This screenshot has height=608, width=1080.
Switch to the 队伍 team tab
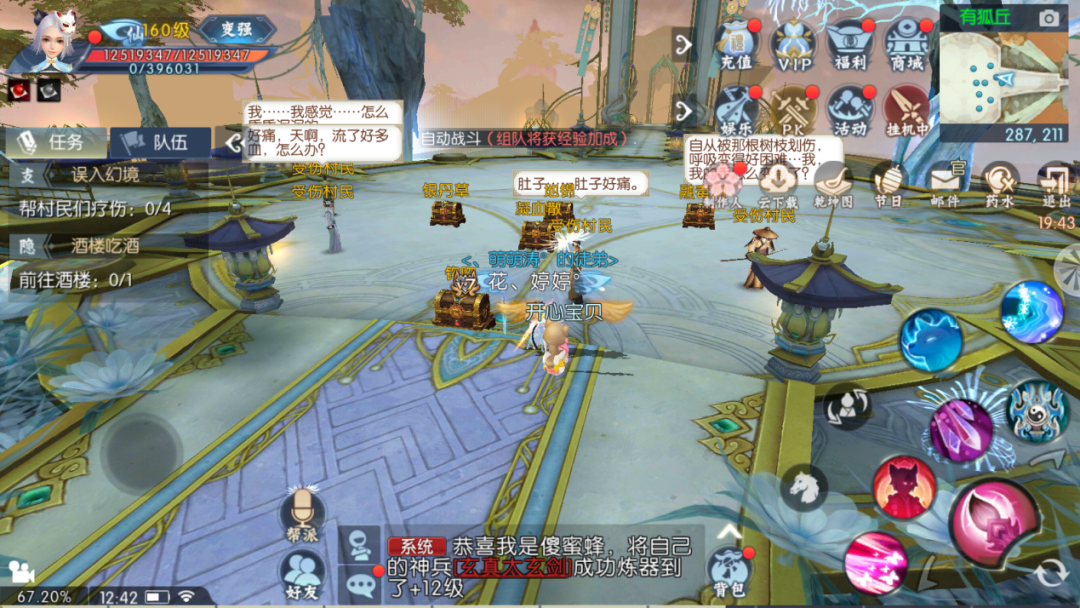(160, 142)
